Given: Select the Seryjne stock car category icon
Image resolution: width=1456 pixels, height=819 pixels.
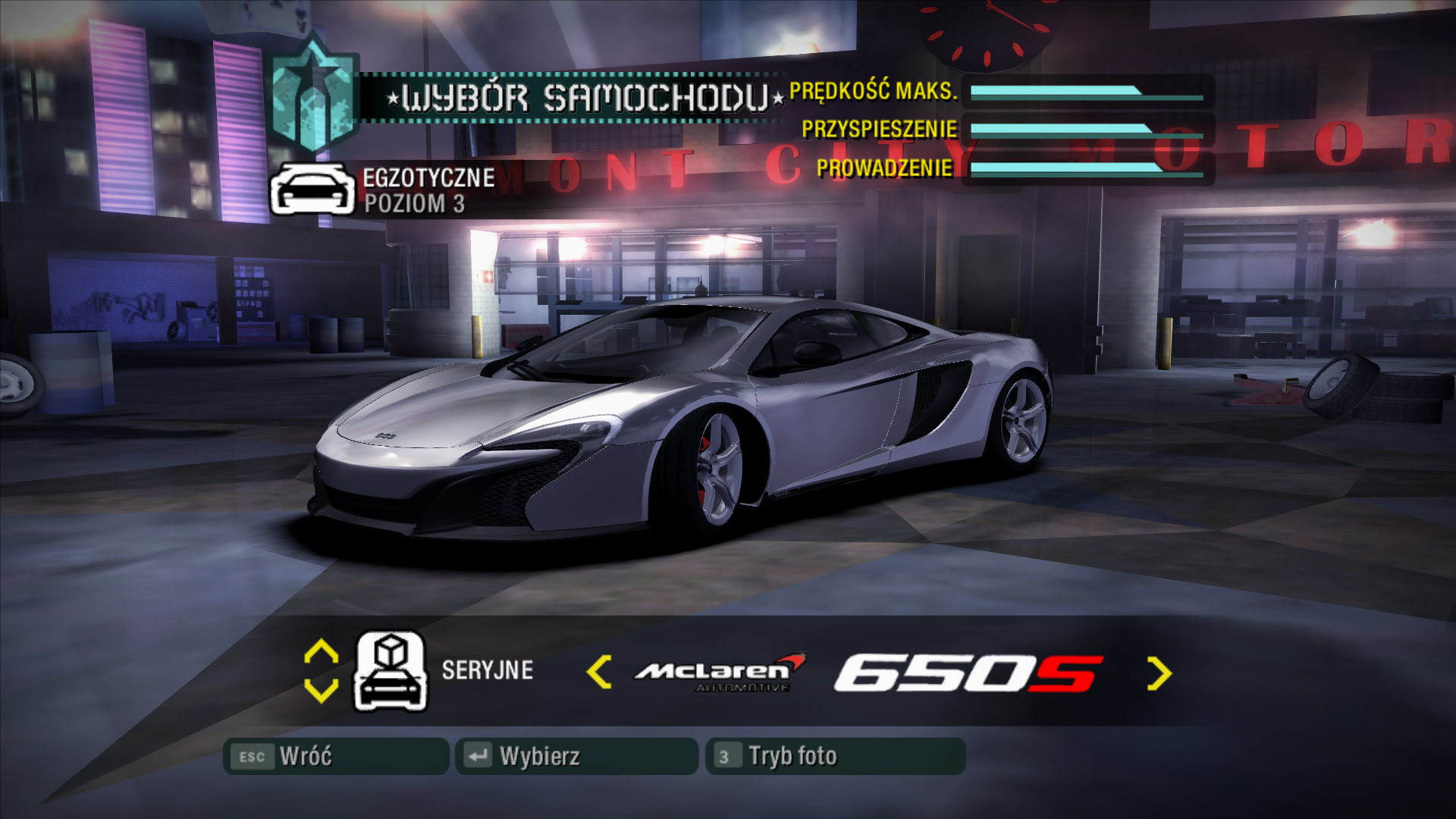Looking at the screenshot, I should click(x=391, y=671).
